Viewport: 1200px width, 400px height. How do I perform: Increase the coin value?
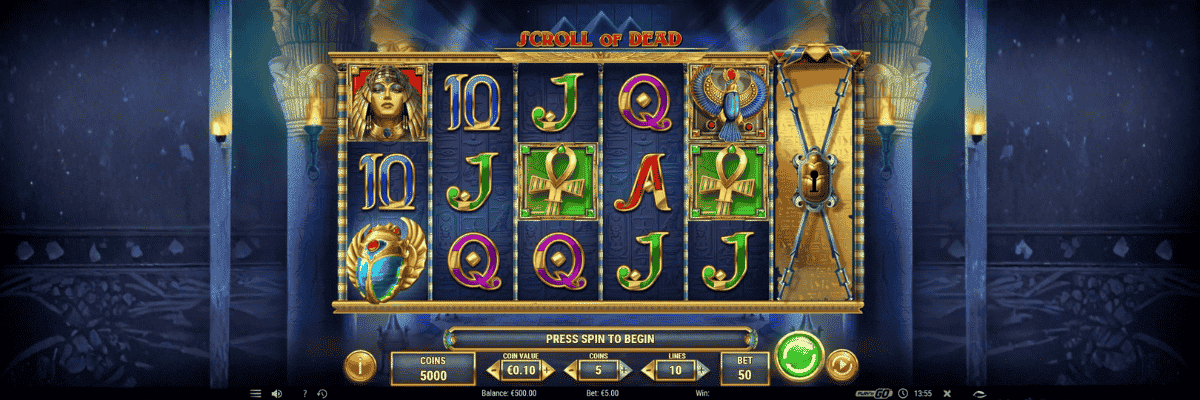(x=548, y=371)
